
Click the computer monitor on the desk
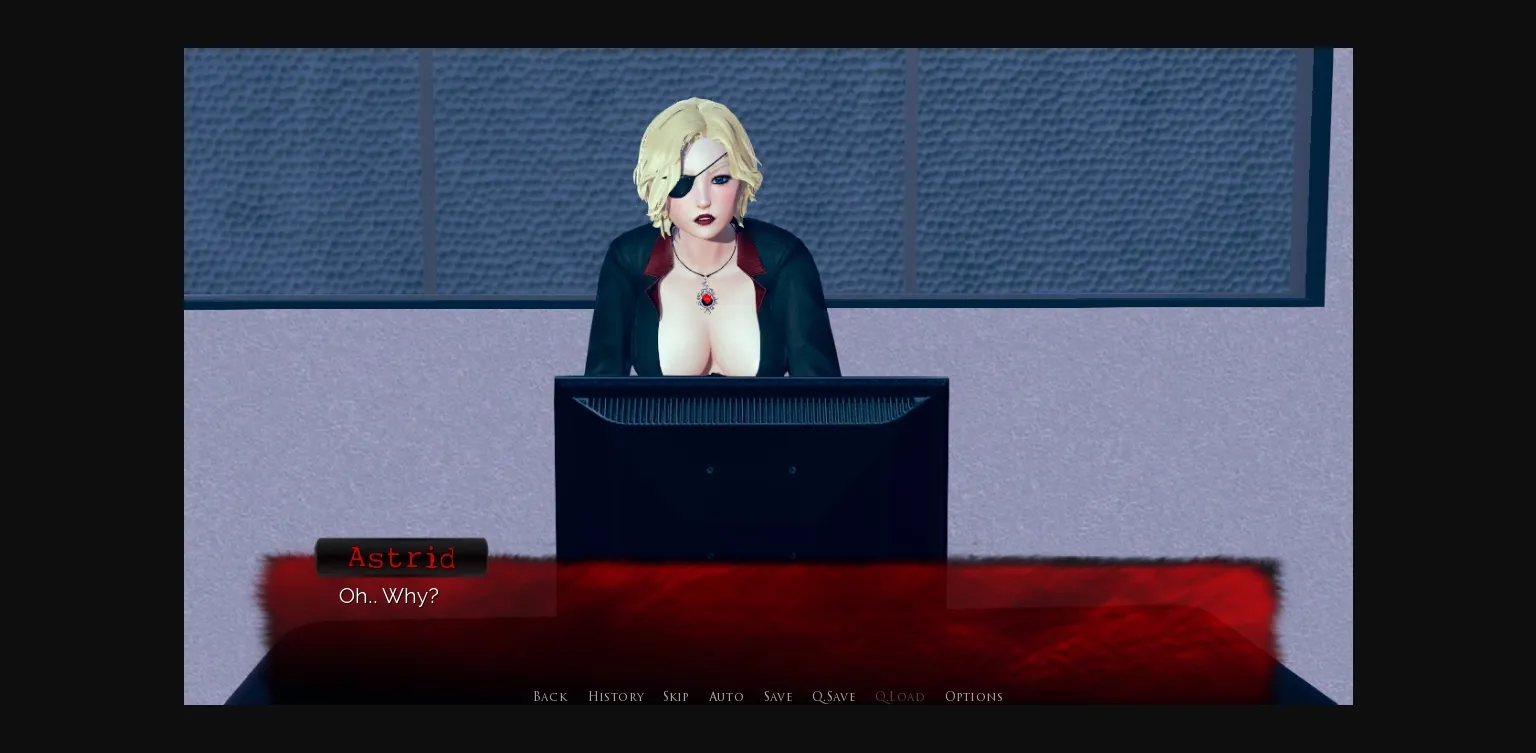pos(750,470)
